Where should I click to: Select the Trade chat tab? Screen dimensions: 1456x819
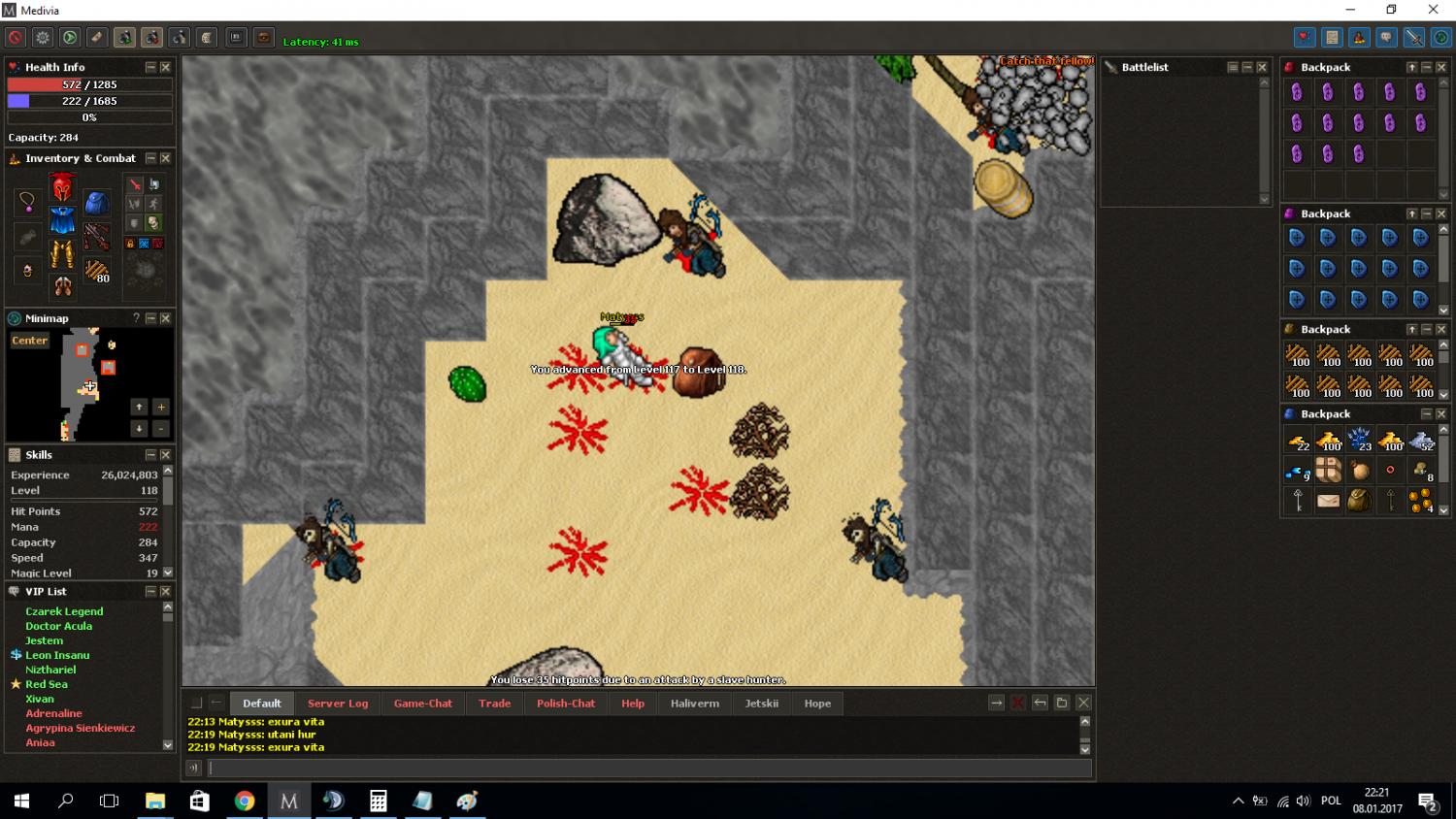tap(494, 704)
